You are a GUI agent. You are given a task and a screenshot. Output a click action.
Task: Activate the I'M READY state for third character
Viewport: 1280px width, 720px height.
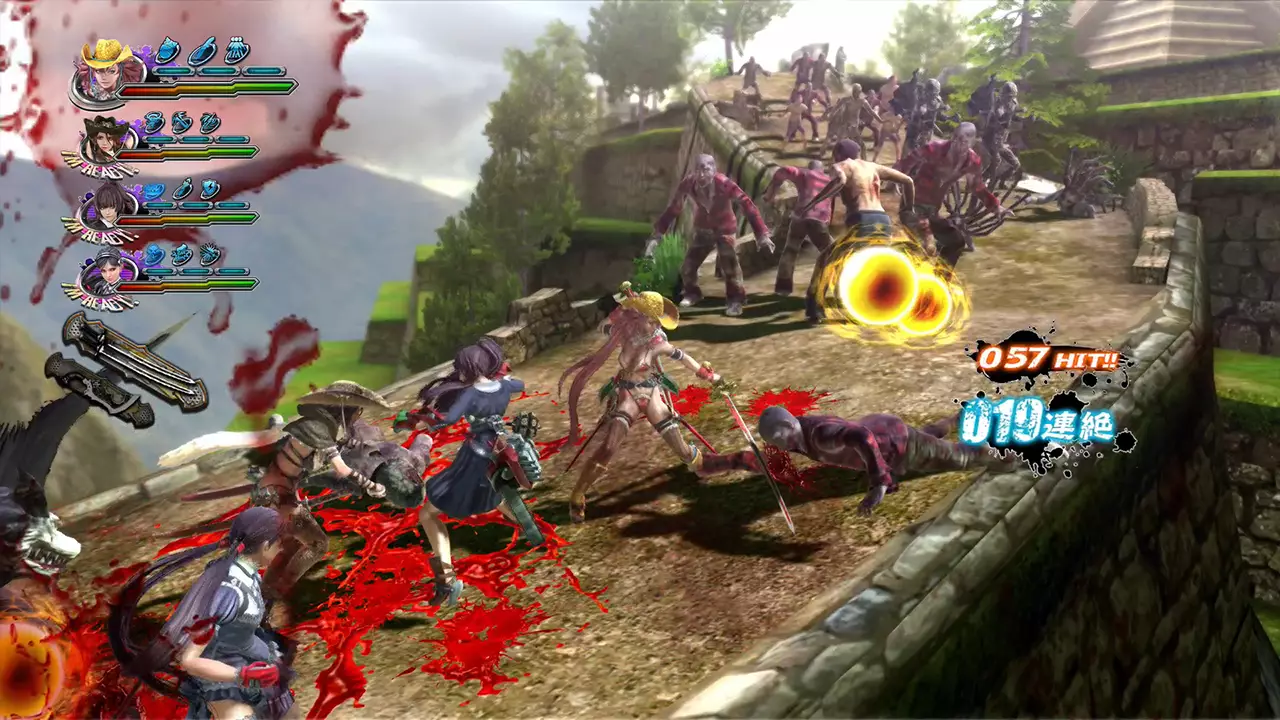pyautogui.click(x=102, y=233)
